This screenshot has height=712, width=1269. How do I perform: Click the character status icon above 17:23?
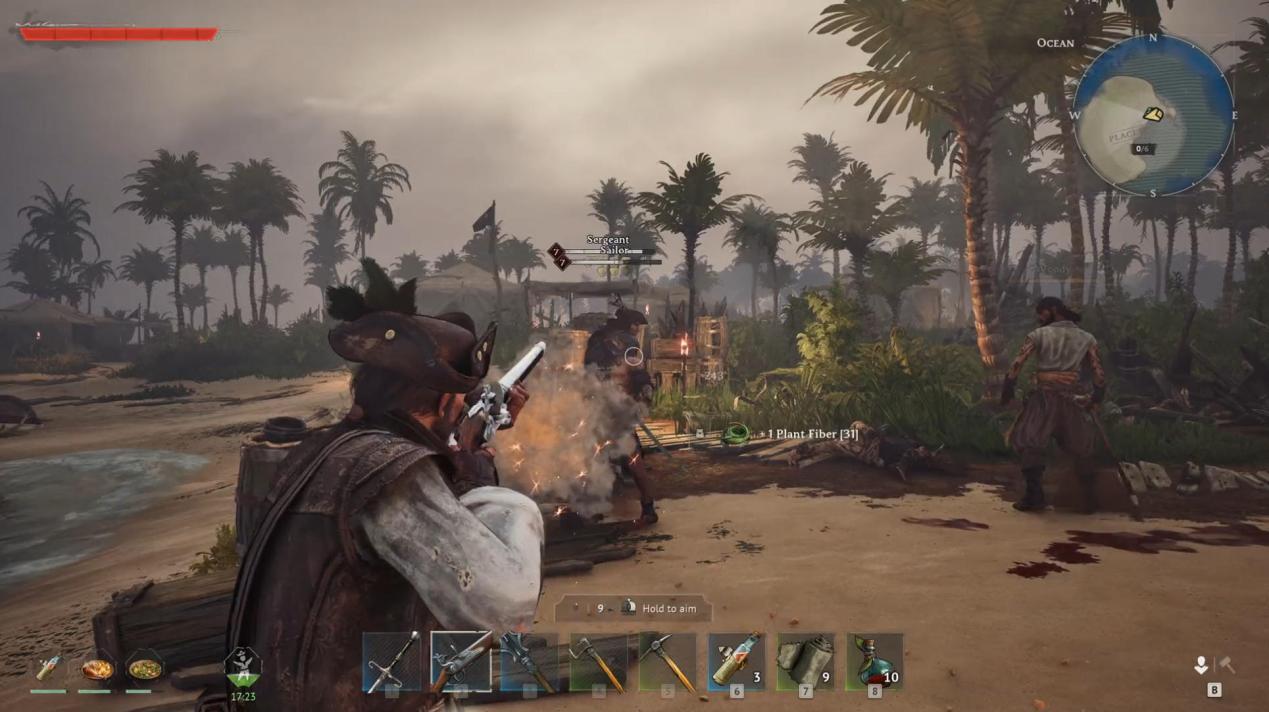(243, 667)
